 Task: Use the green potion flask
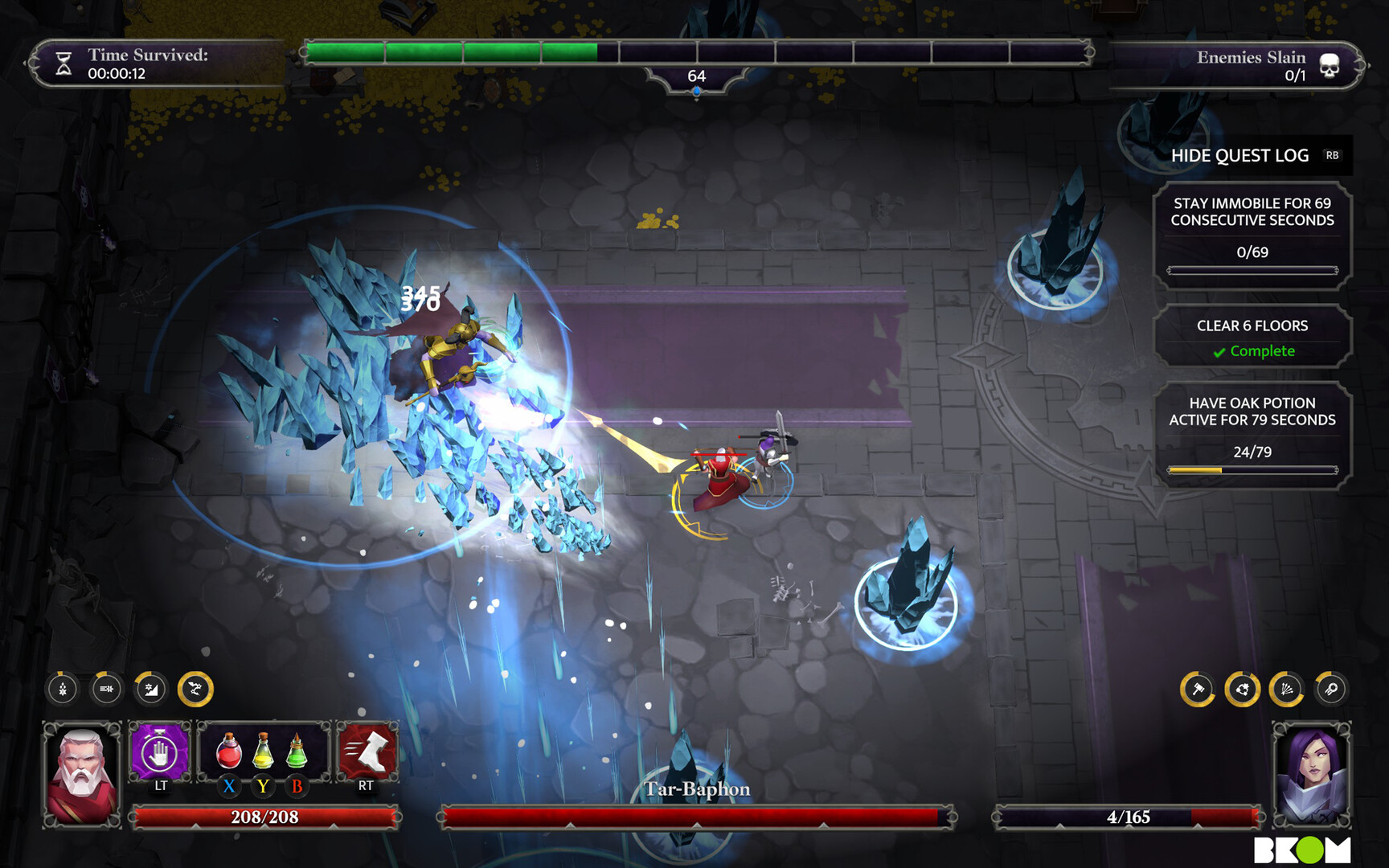(297, 751)
